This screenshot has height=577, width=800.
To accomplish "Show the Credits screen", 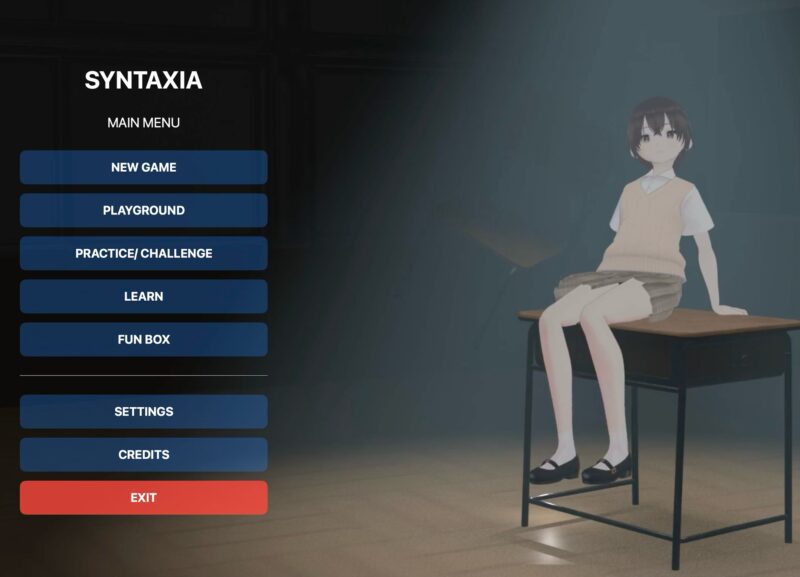I will [x=143, y=454].
